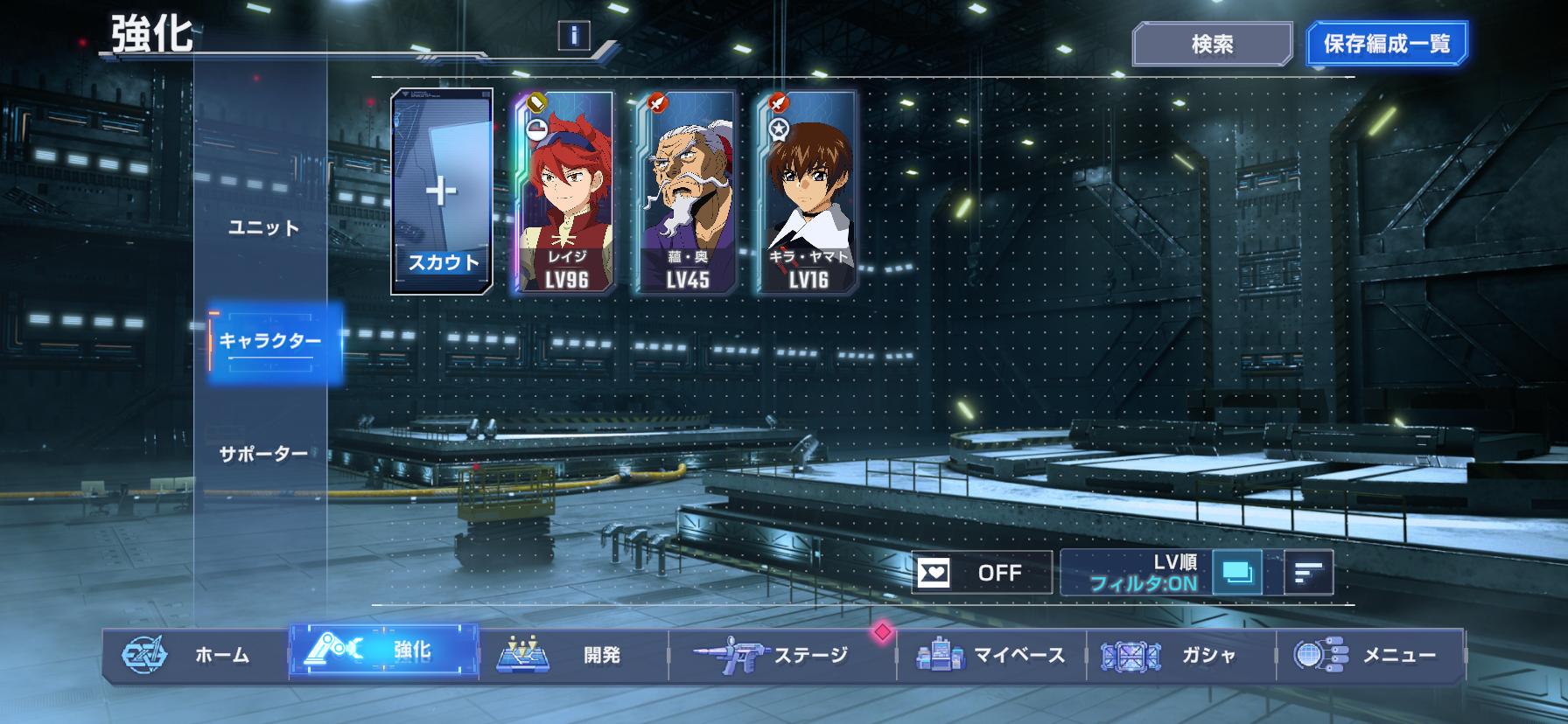The image size is (1568, 724).
Task: Open the 検索 search button
Action: [x=1212, y=44]
